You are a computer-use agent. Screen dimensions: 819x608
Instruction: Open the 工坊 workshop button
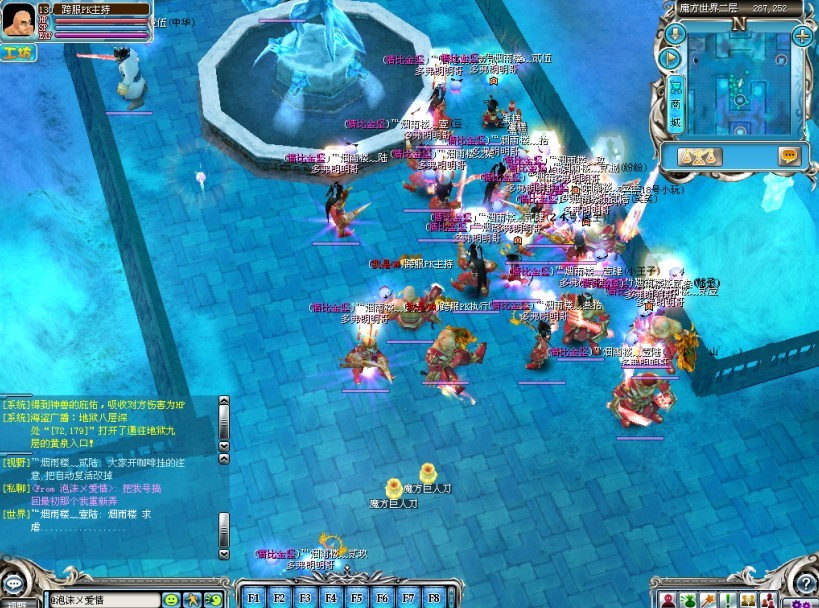pyautogui.click(x=17, y=52)
